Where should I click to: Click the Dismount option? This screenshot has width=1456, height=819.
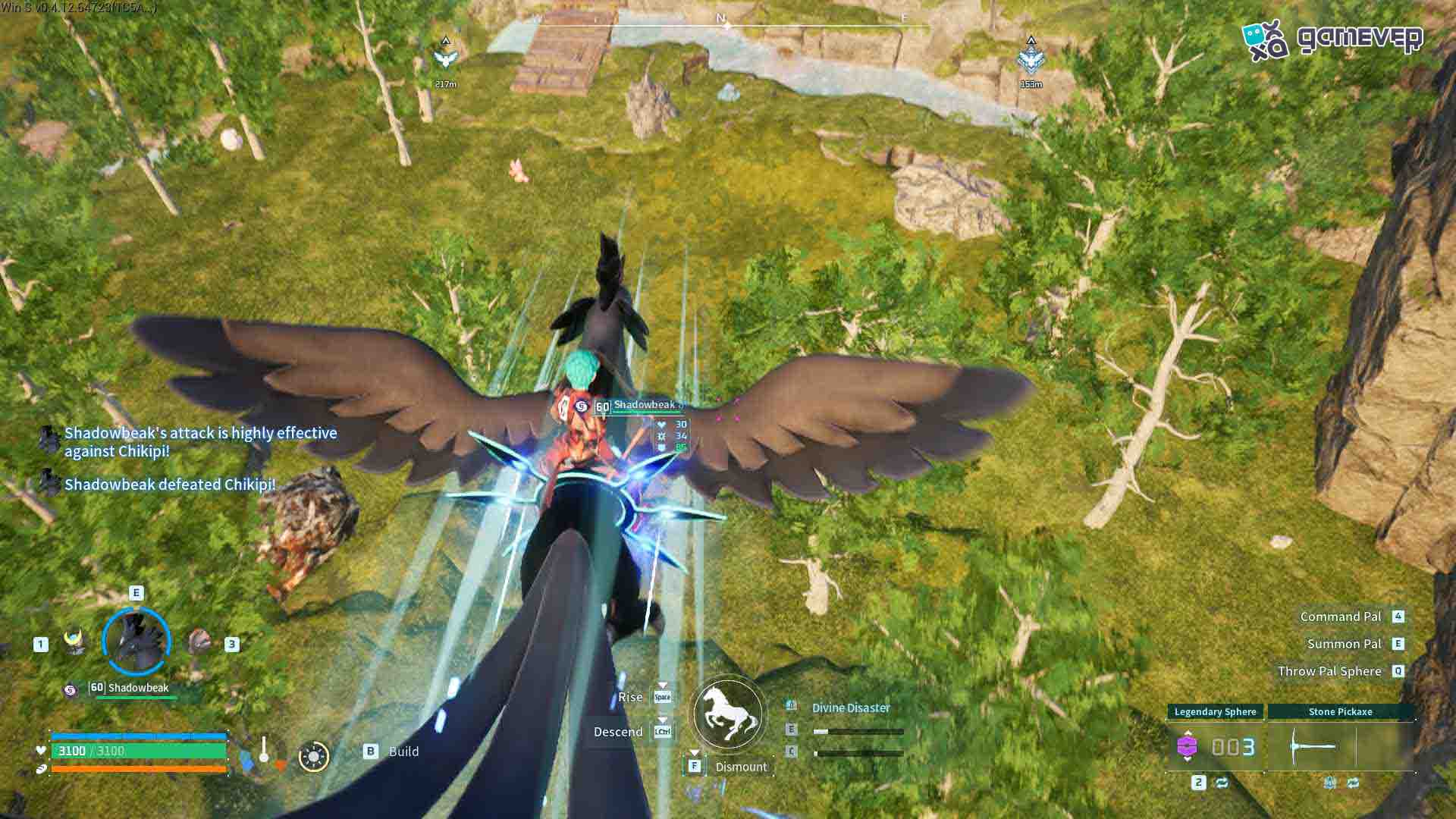[x=741, y=767]
